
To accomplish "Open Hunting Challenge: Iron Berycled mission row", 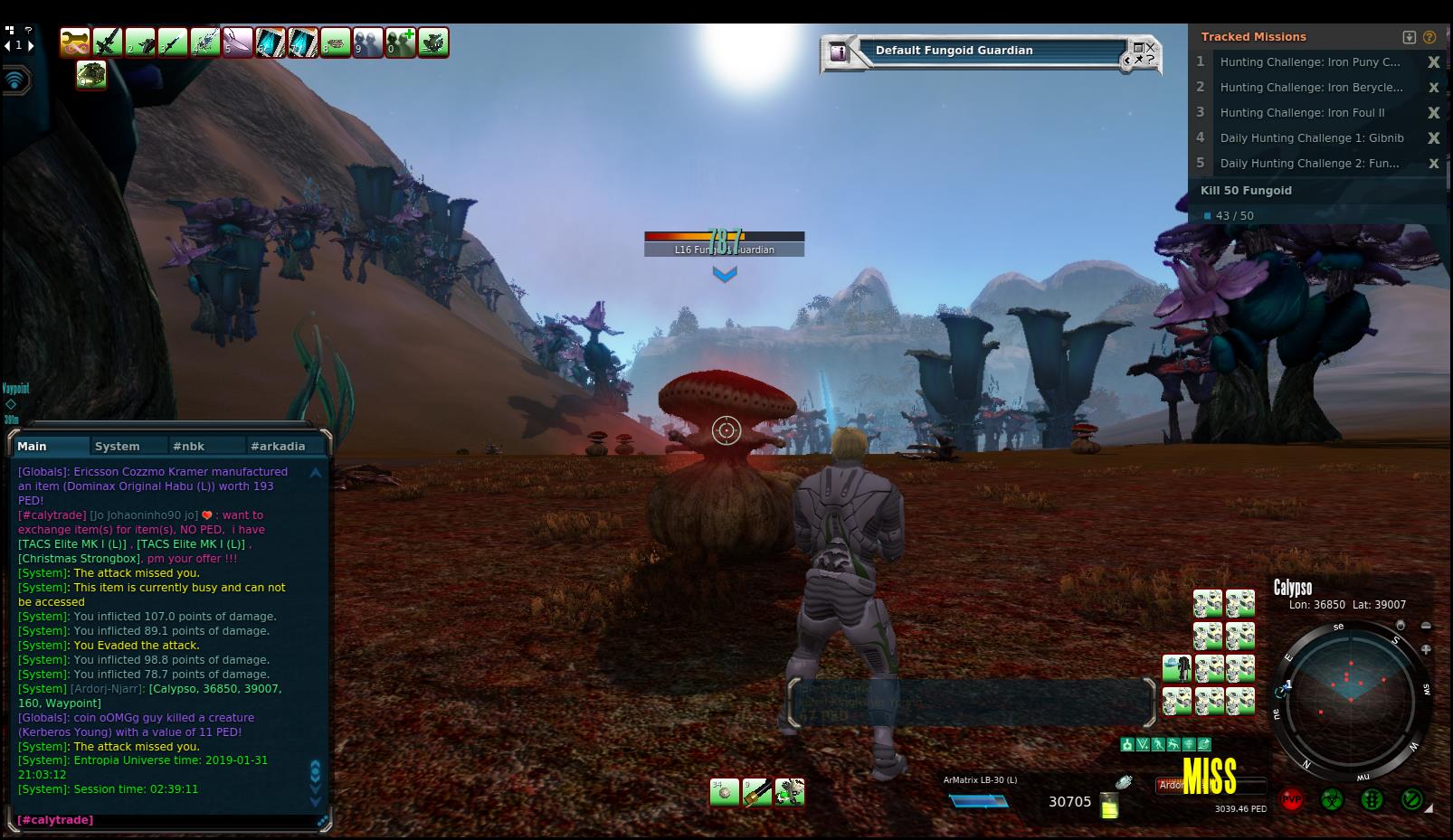I will click(x=1311, y=88).
